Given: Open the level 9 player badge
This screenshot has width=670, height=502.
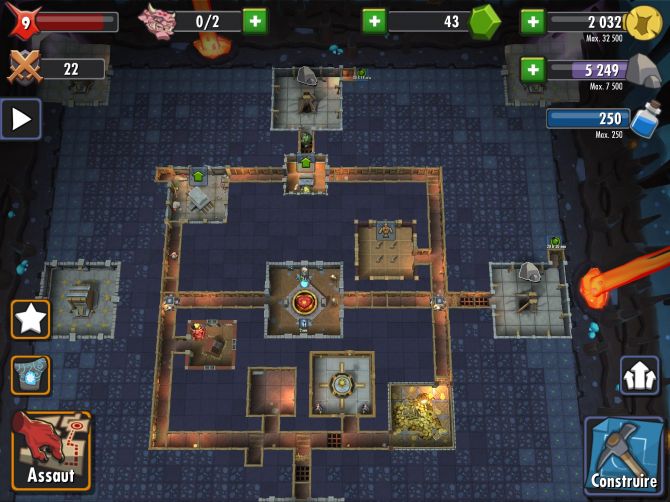Looking at the screenshot, I should [26, 21].
